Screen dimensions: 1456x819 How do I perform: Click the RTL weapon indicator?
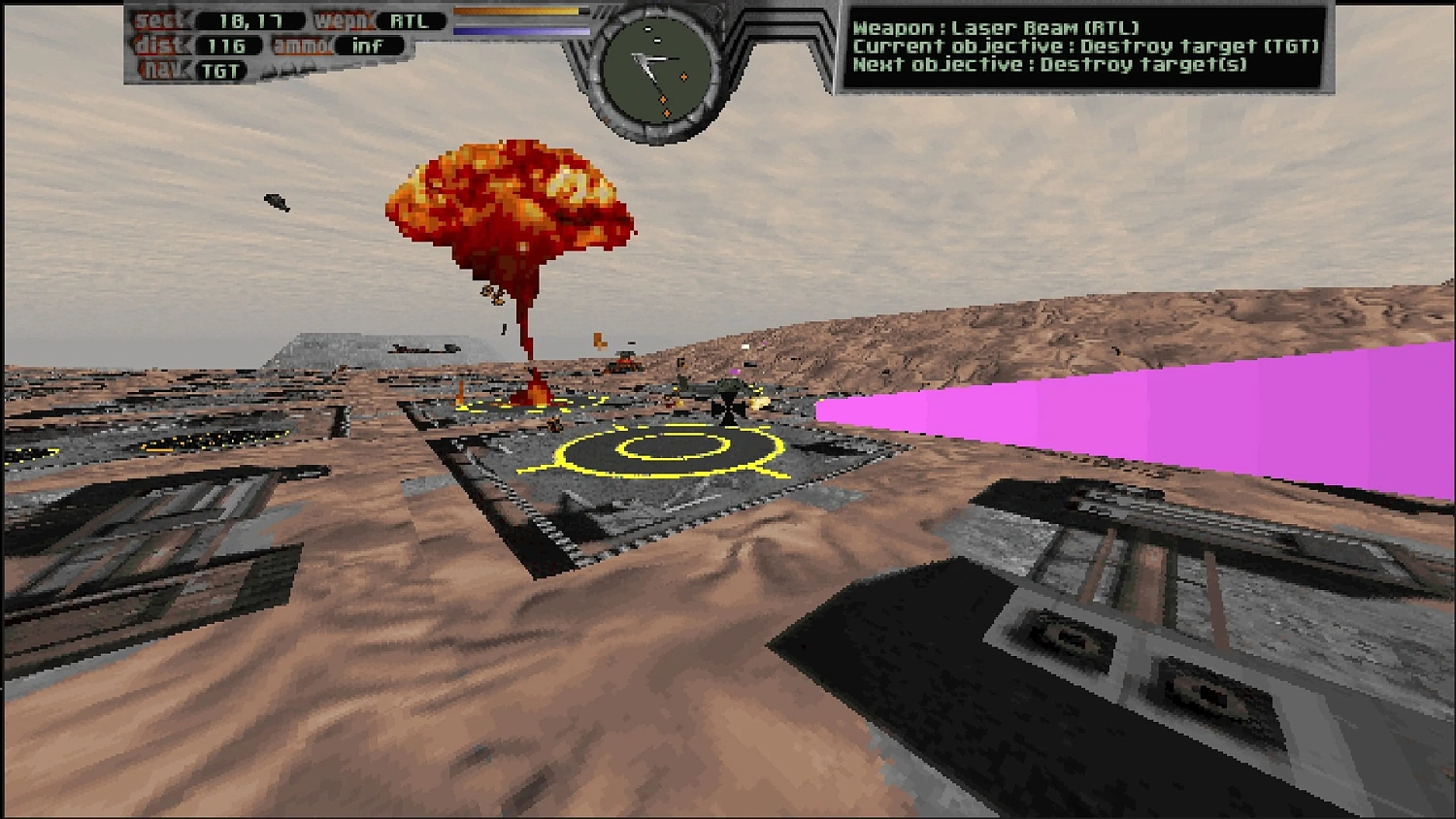click(409, 21)
